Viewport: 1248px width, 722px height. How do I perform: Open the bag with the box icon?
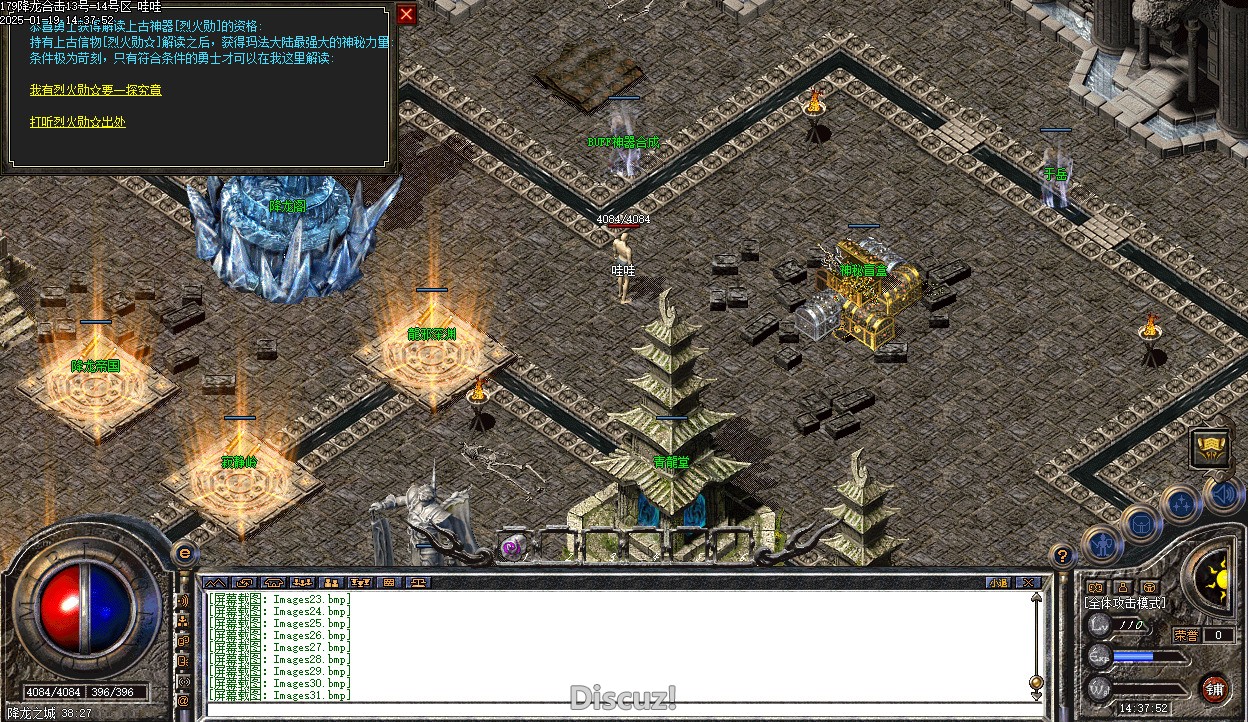pos(1141,523)
